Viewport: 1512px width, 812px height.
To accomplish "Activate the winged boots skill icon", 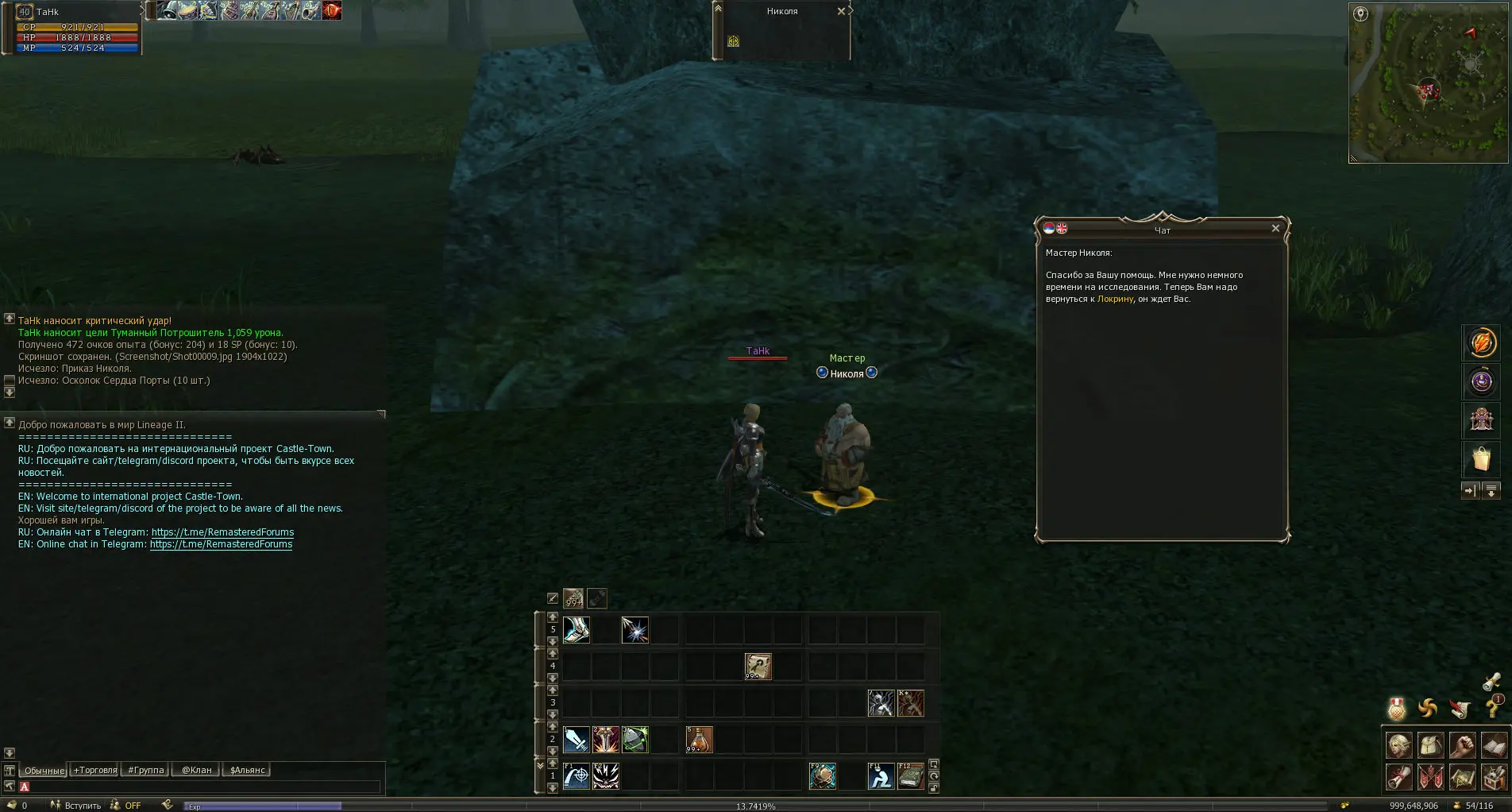I will 576,630.
